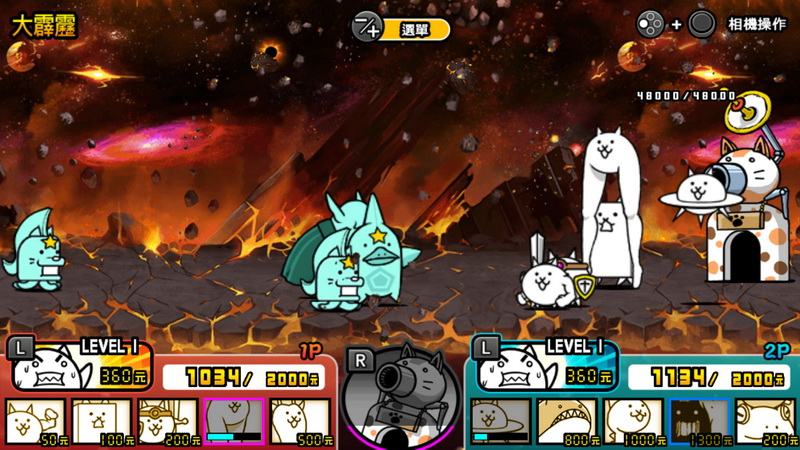The width and height of the screenshot is (800, 450).
Task: Select the recharging pink-bordered cat slot
Action: [234, 421]
